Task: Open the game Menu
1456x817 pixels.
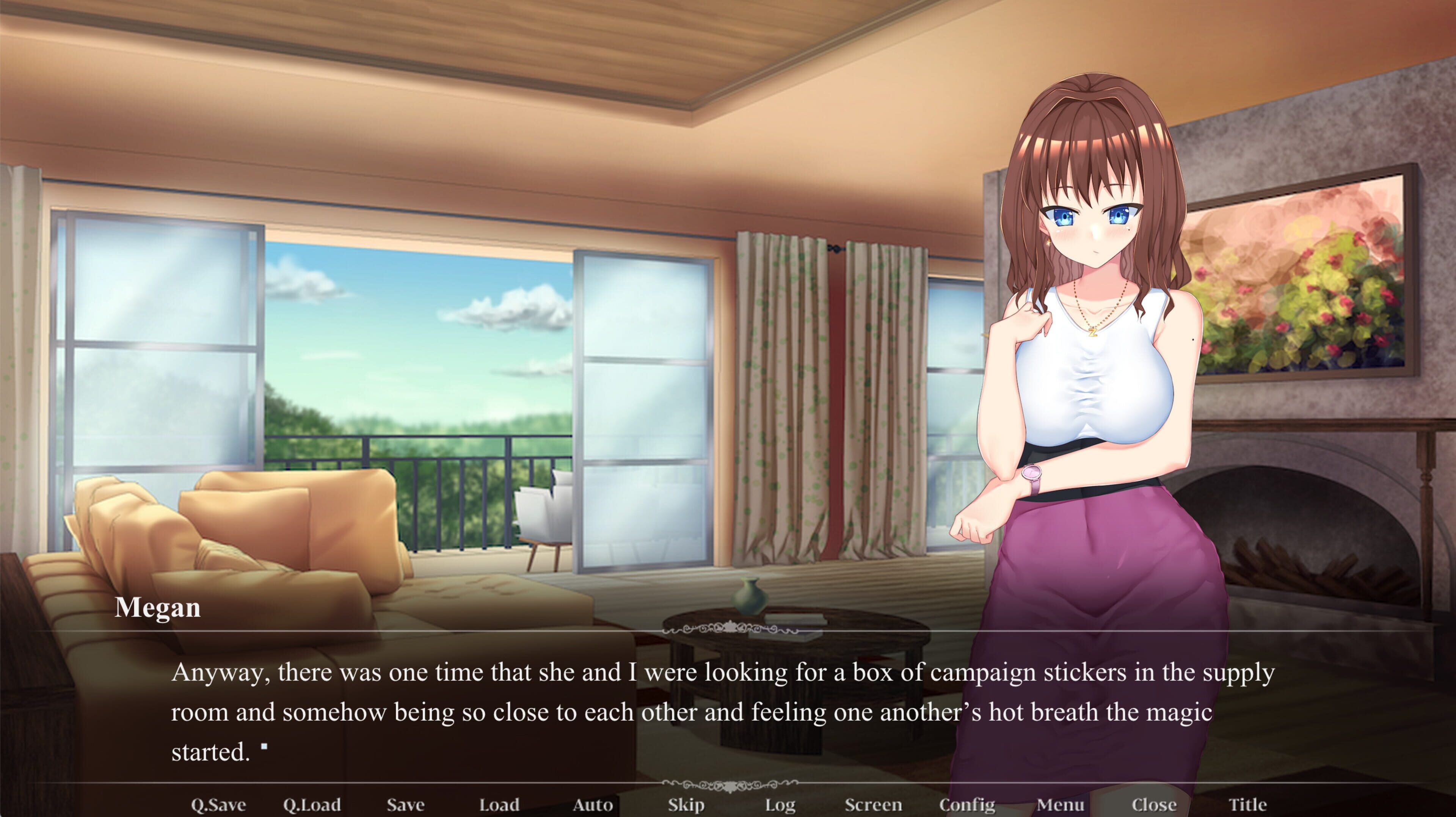Action: pyautogui.click(x=1060, y=804)
